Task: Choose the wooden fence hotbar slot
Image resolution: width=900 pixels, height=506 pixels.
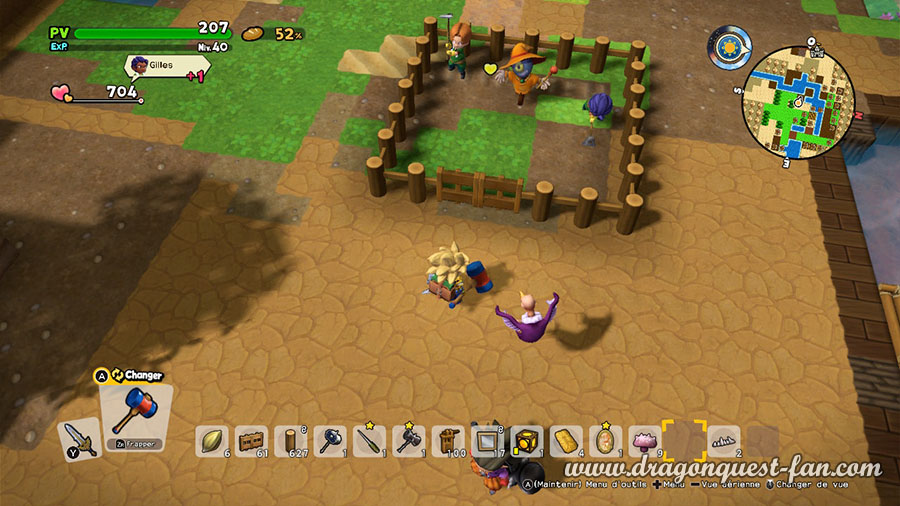Action: pyautogui.click(x=251, y=441)
